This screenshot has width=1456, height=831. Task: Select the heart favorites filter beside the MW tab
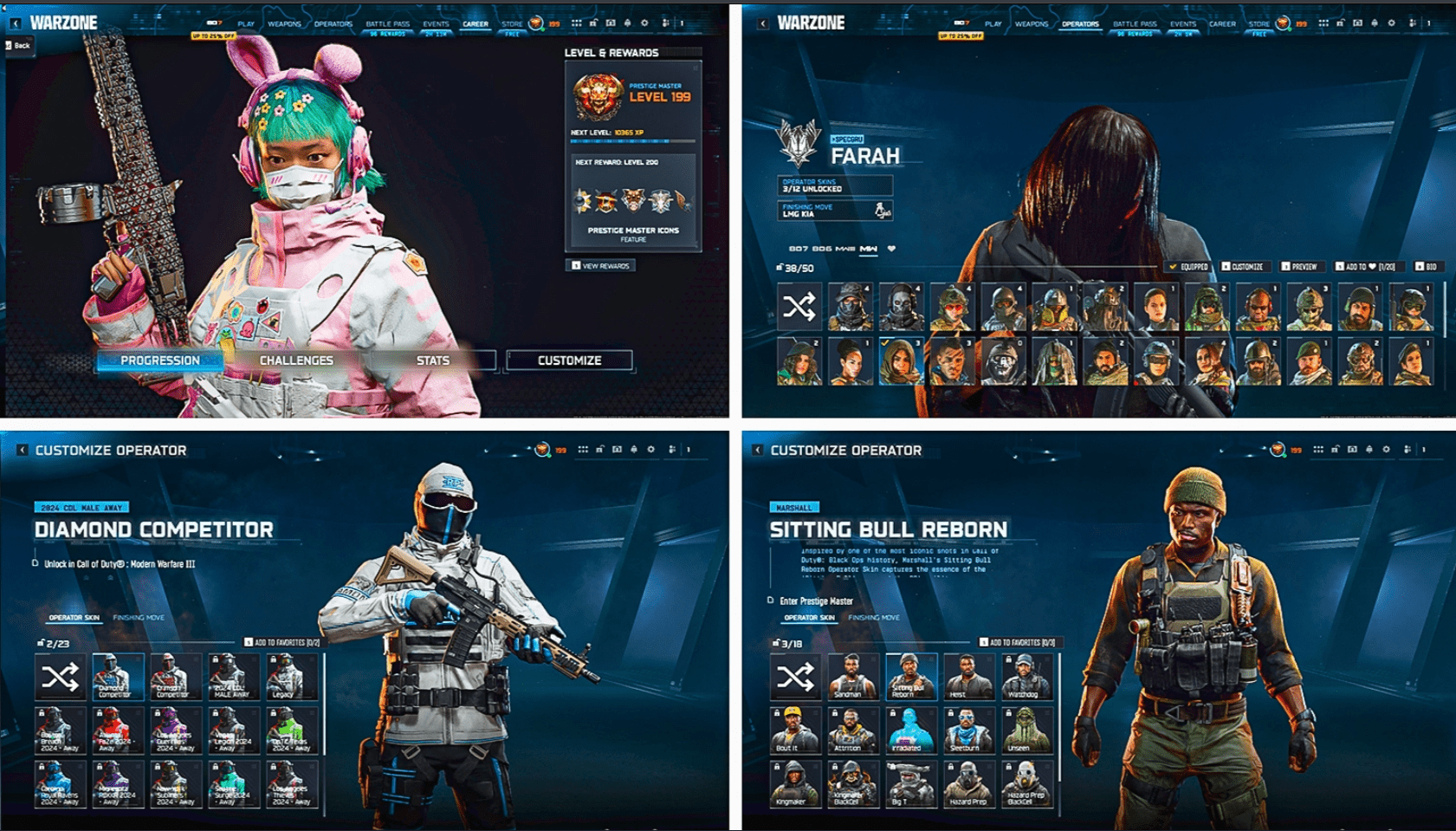[891, 250]
